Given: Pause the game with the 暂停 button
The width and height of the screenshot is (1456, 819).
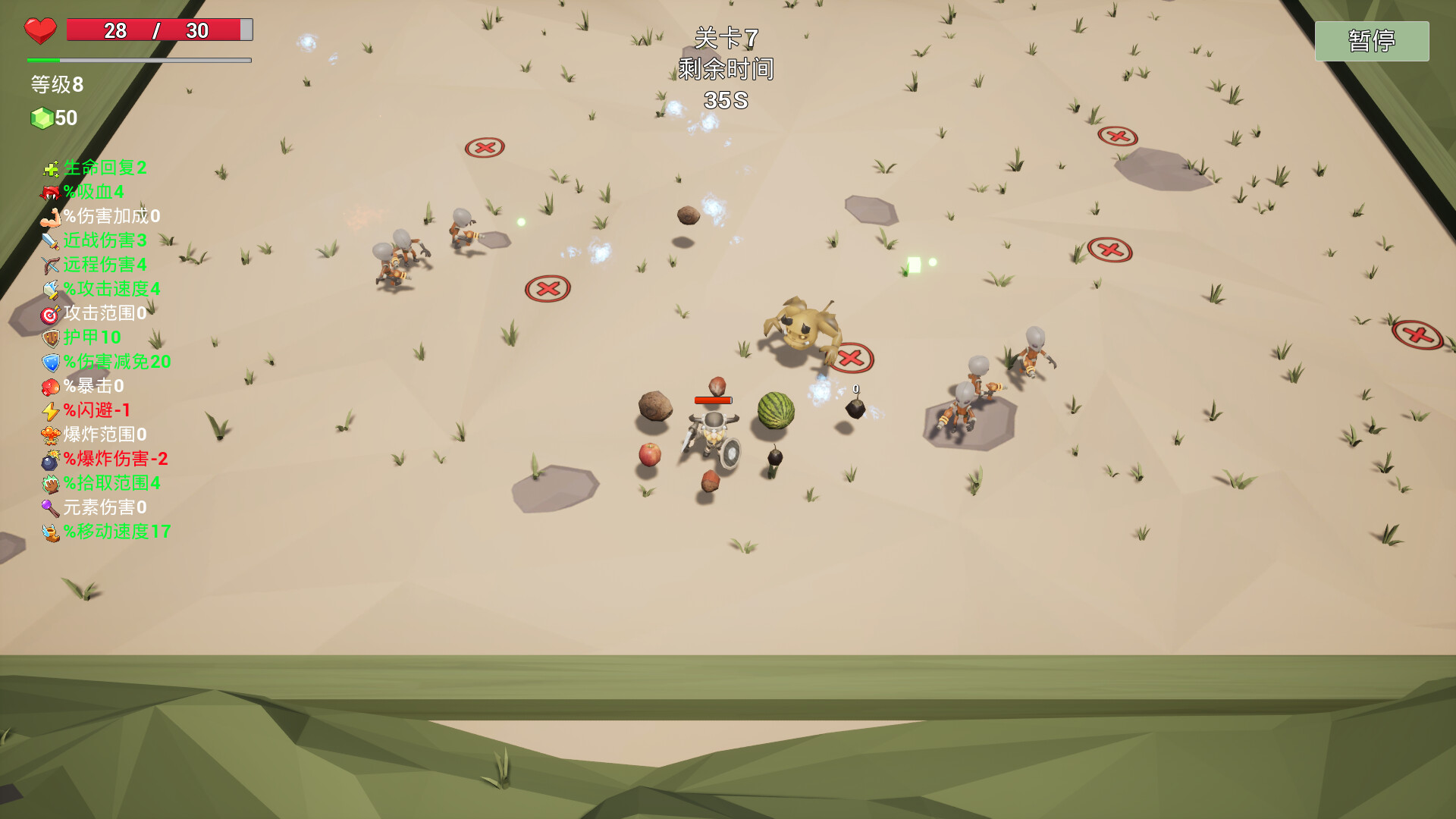Looking at the screenshot, I should tap(1371, 41).
